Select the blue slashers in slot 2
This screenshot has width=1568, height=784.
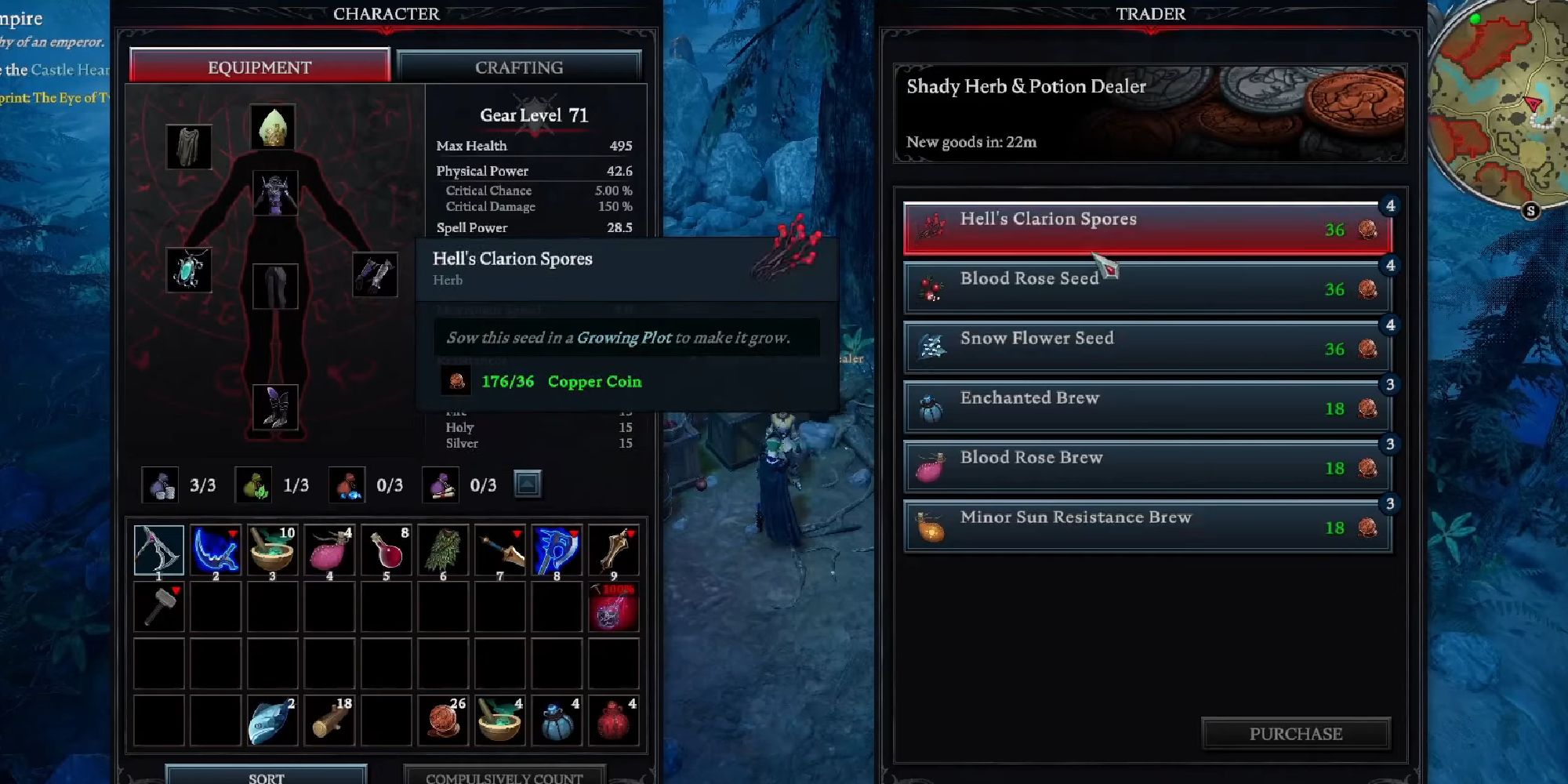click(x=216, y=550)
